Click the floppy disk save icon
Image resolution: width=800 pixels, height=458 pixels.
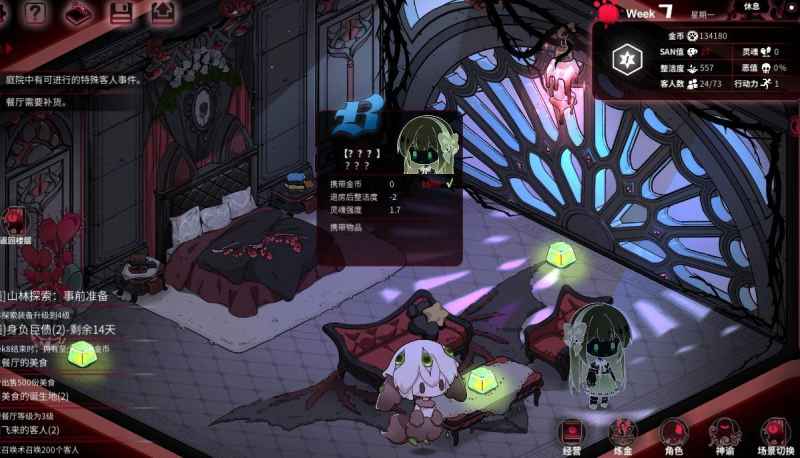(122, 12)
